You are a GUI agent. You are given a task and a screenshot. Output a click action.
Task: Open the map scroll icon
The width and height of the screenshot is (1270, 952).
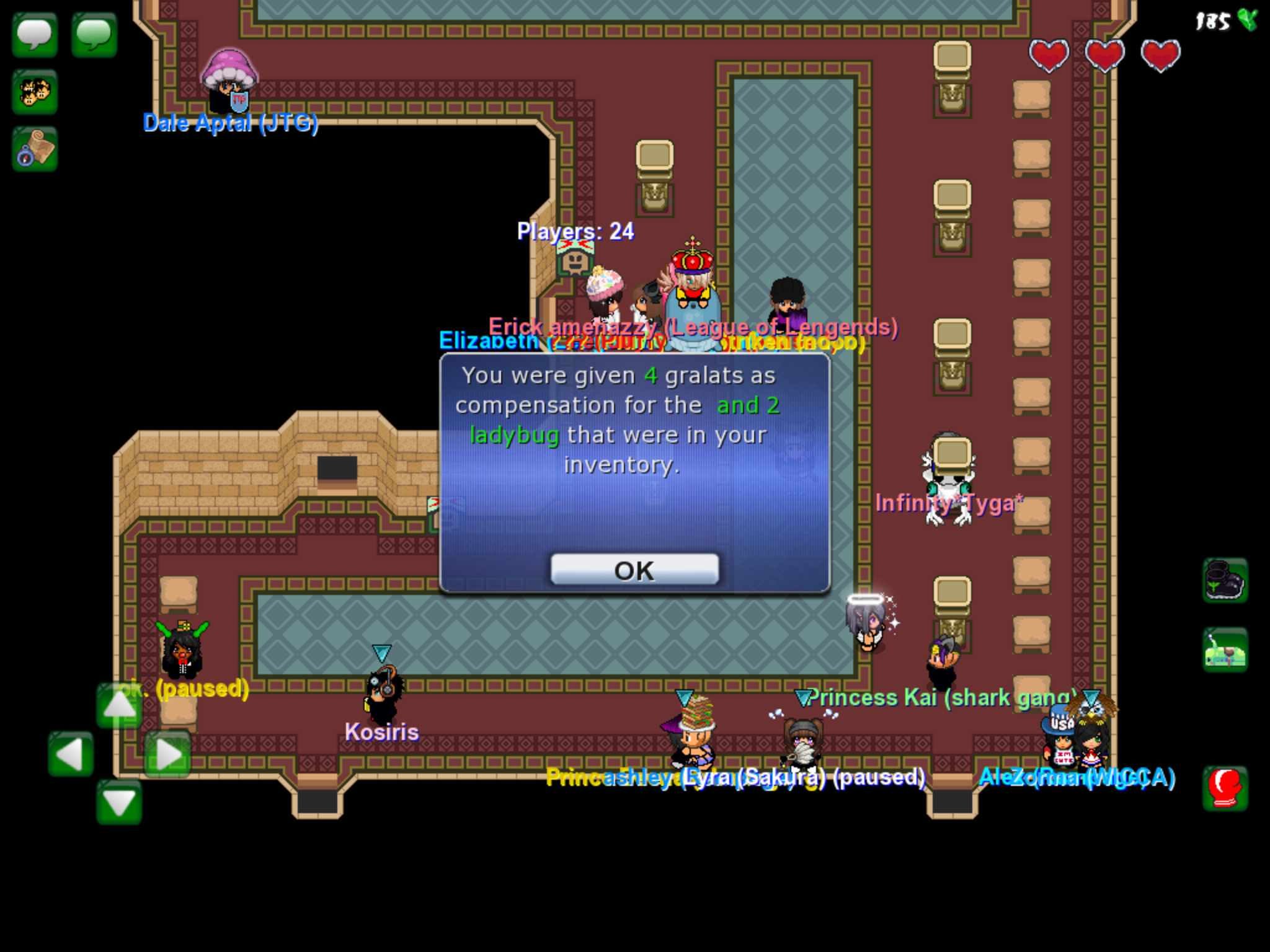click(35, 149)
